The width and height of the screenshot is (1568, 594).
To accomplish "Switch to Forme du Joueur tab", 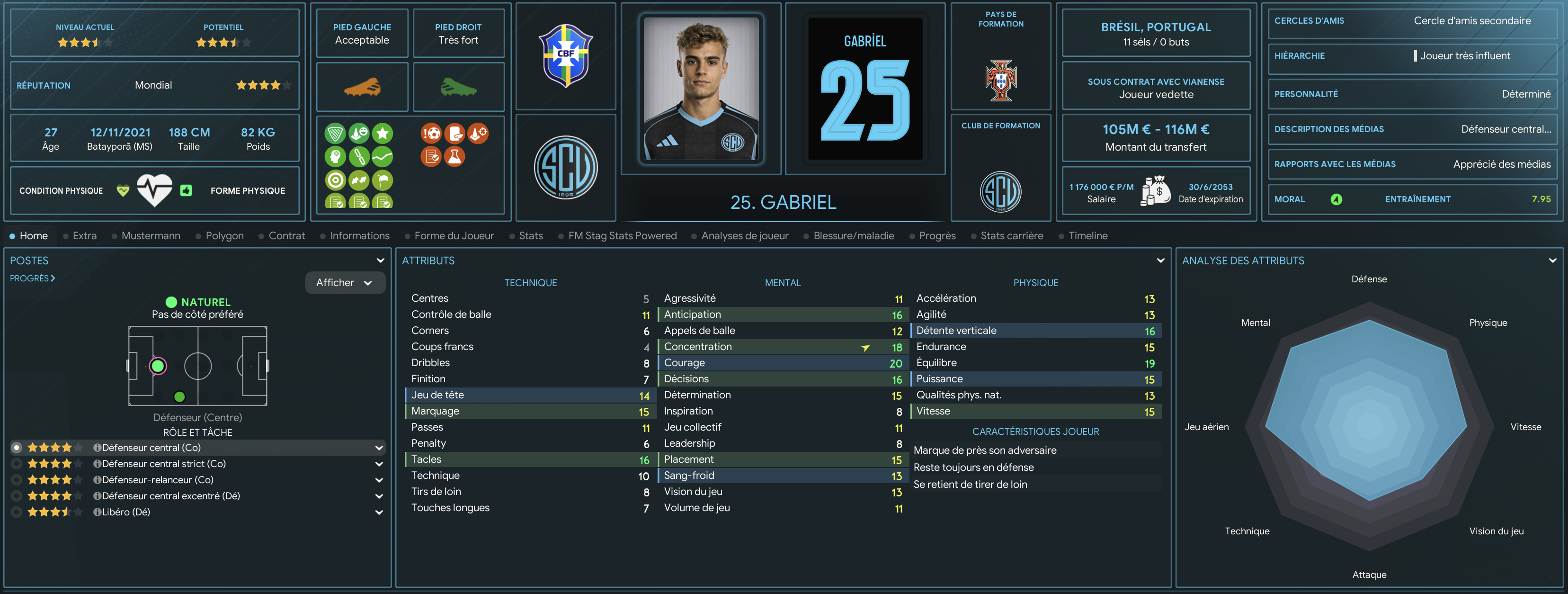I will pos(454,236).
